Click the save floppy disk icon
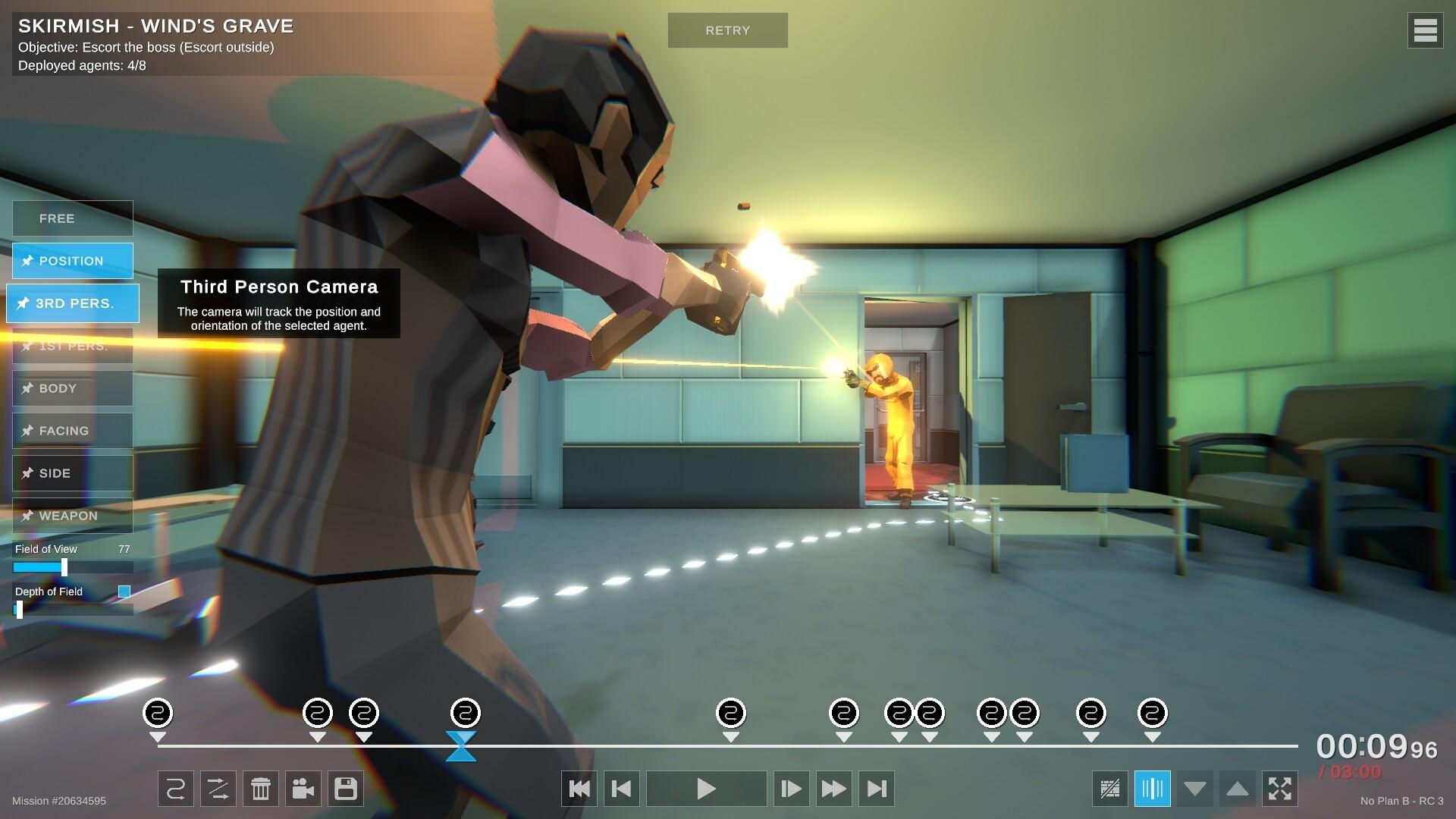Image resolution: width=1456 pixels, height=819 pixels. 346,789
